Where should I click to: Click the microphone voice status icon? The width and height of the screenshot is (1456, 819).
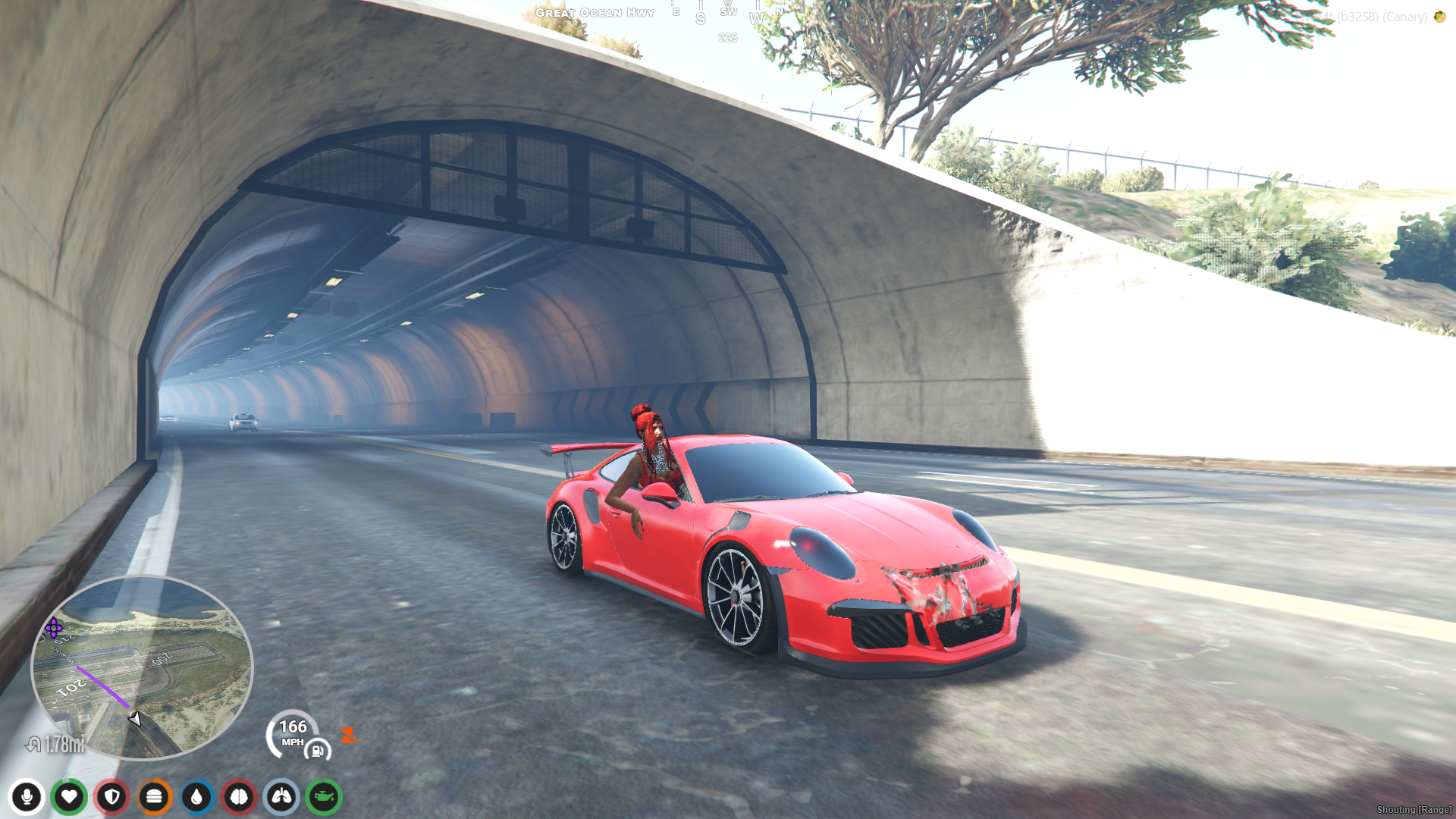tap(27, 797)
